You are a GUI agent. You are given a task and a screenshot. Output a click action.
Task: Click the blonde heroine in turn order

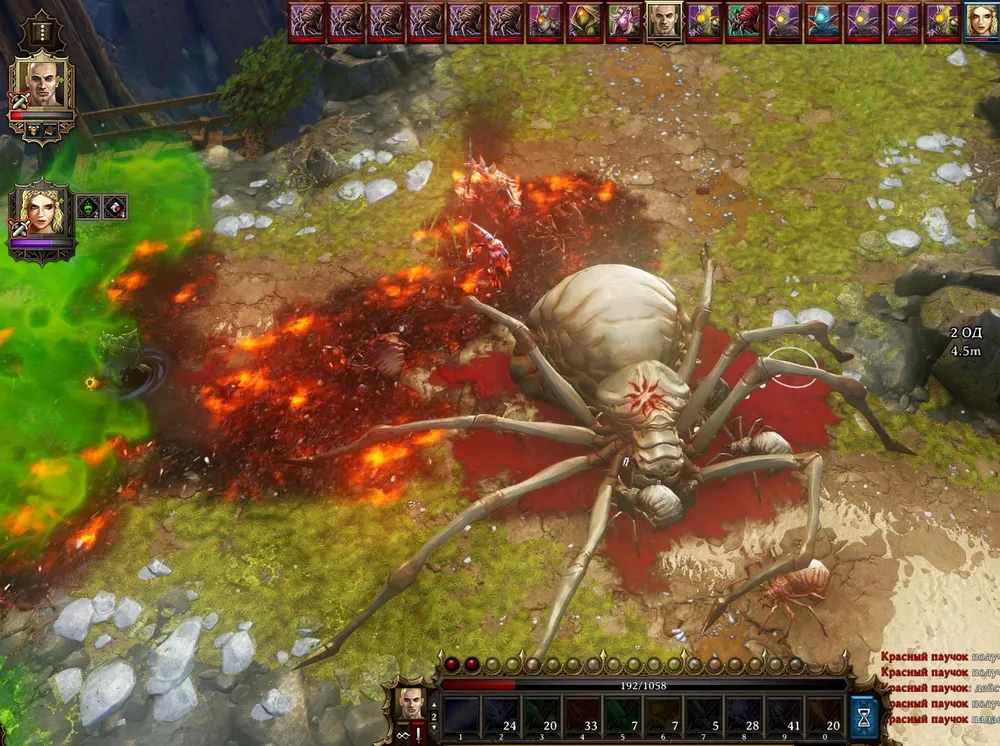point(981,21)
